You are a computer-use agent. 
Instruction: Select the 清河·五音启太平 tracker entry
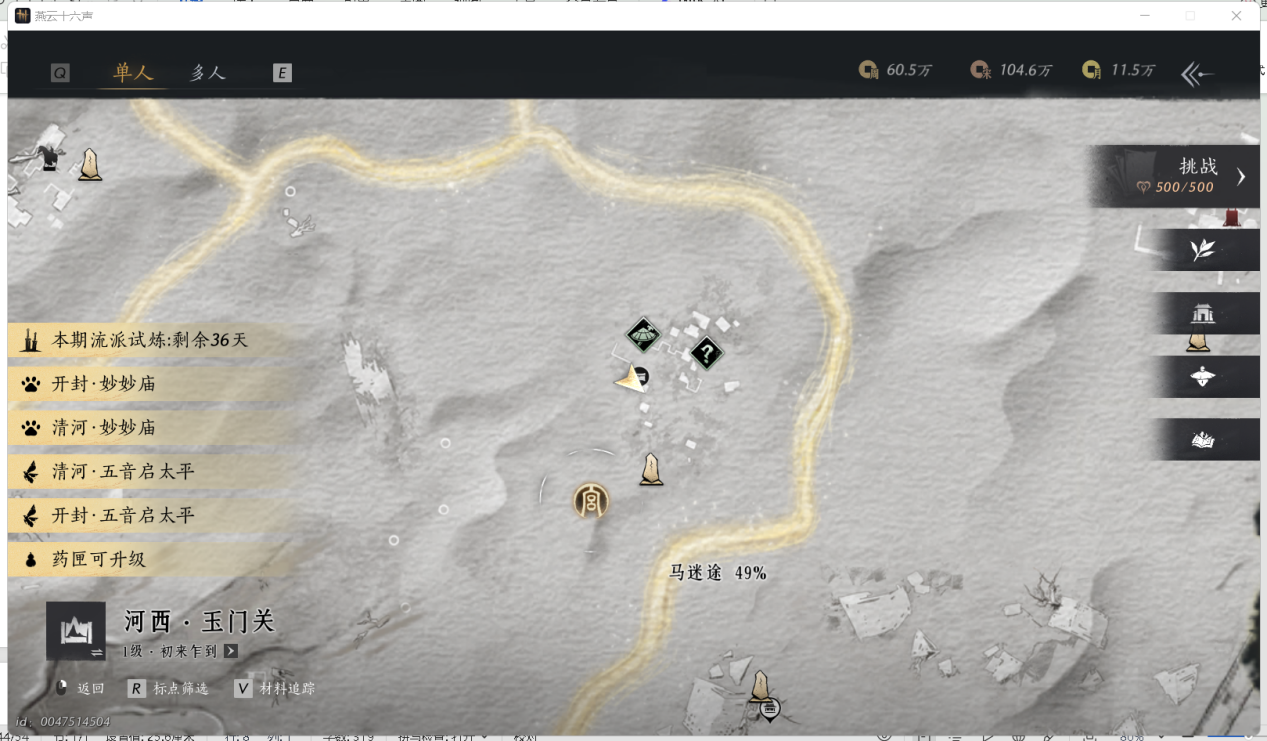tap(123, 472)
